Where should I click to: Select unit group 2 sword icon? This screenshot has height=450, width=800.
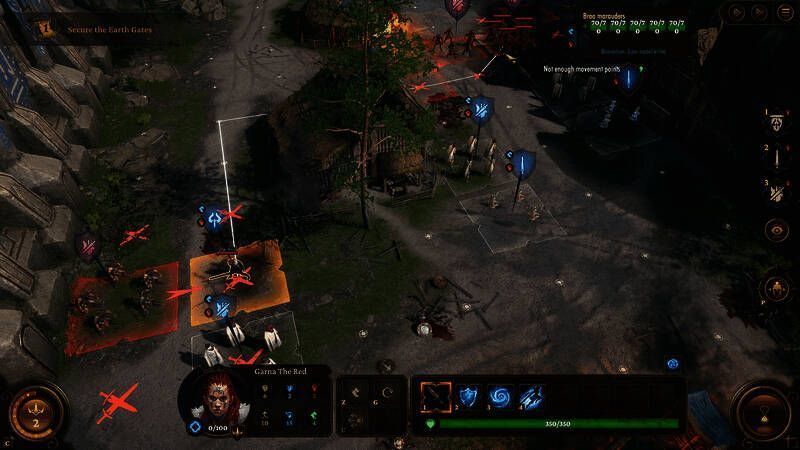(x=777, y=157)
